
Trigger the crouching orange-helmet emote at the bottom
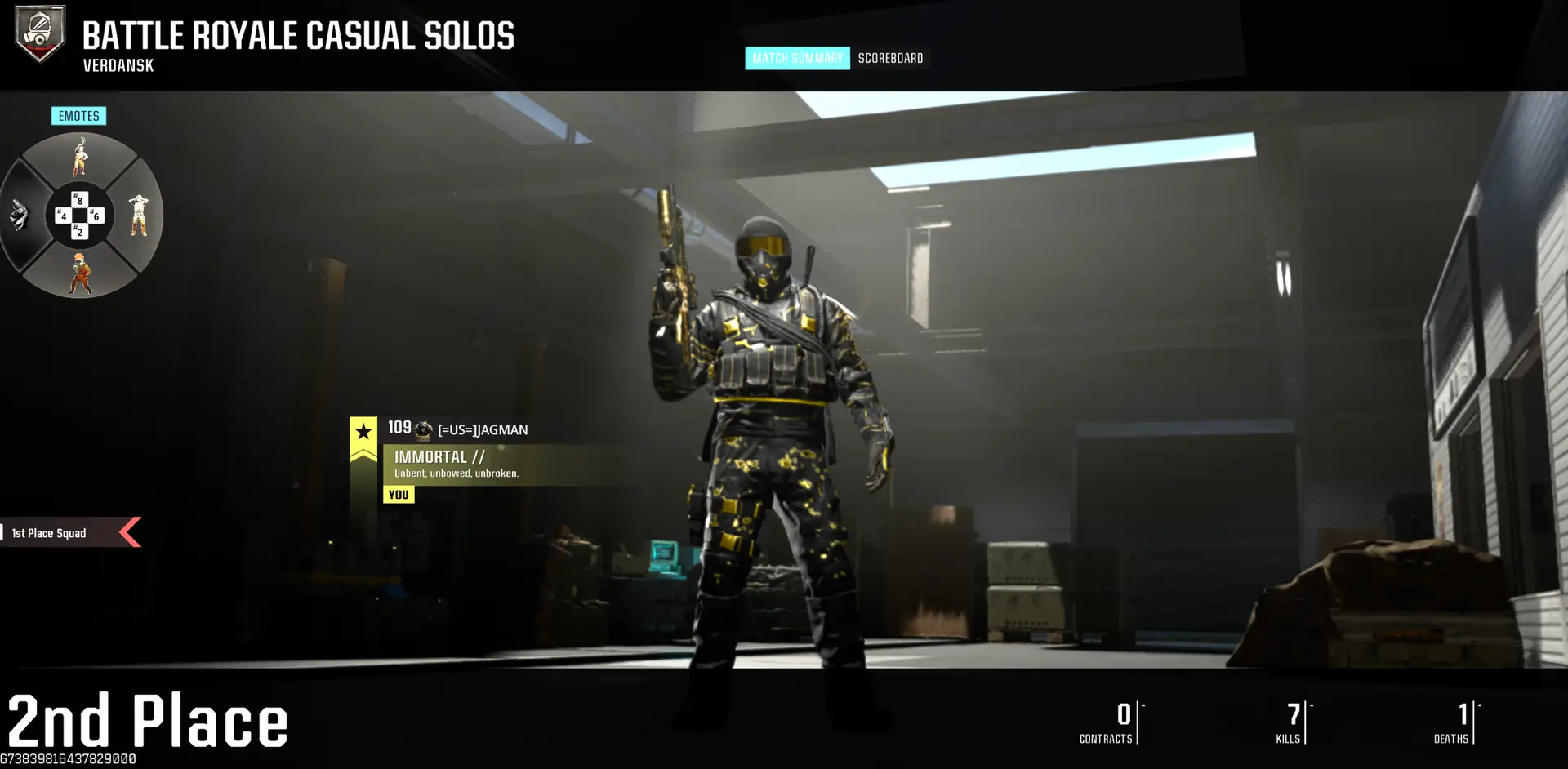pyautogui.click(x=80, y=273)
